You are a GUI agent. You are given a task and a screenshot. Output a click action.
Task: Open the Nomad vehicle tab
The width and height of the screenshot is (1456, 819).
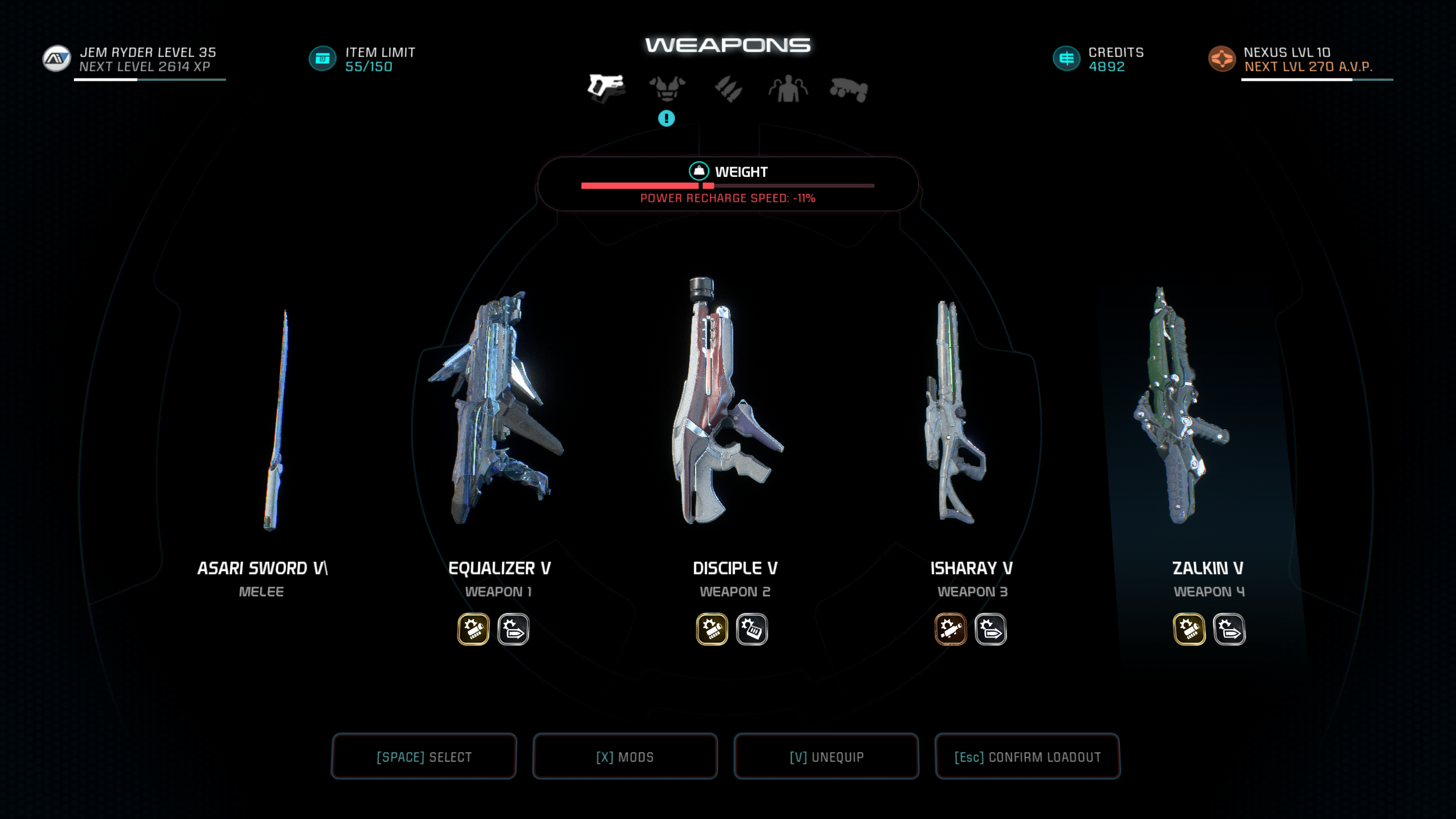point(849,90)
